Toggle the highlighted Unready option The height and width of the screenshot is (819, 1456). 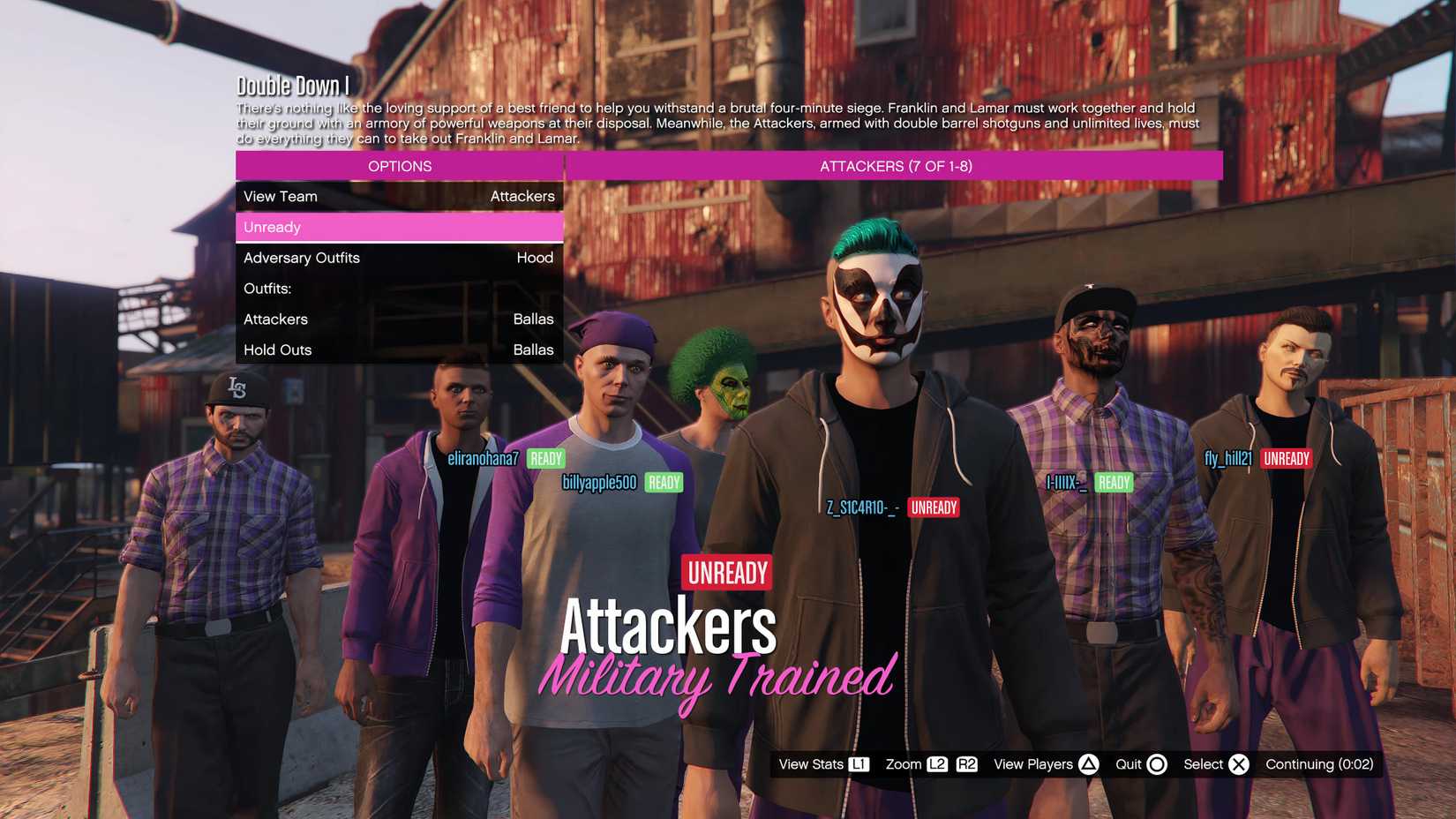(x=399, y=227)
